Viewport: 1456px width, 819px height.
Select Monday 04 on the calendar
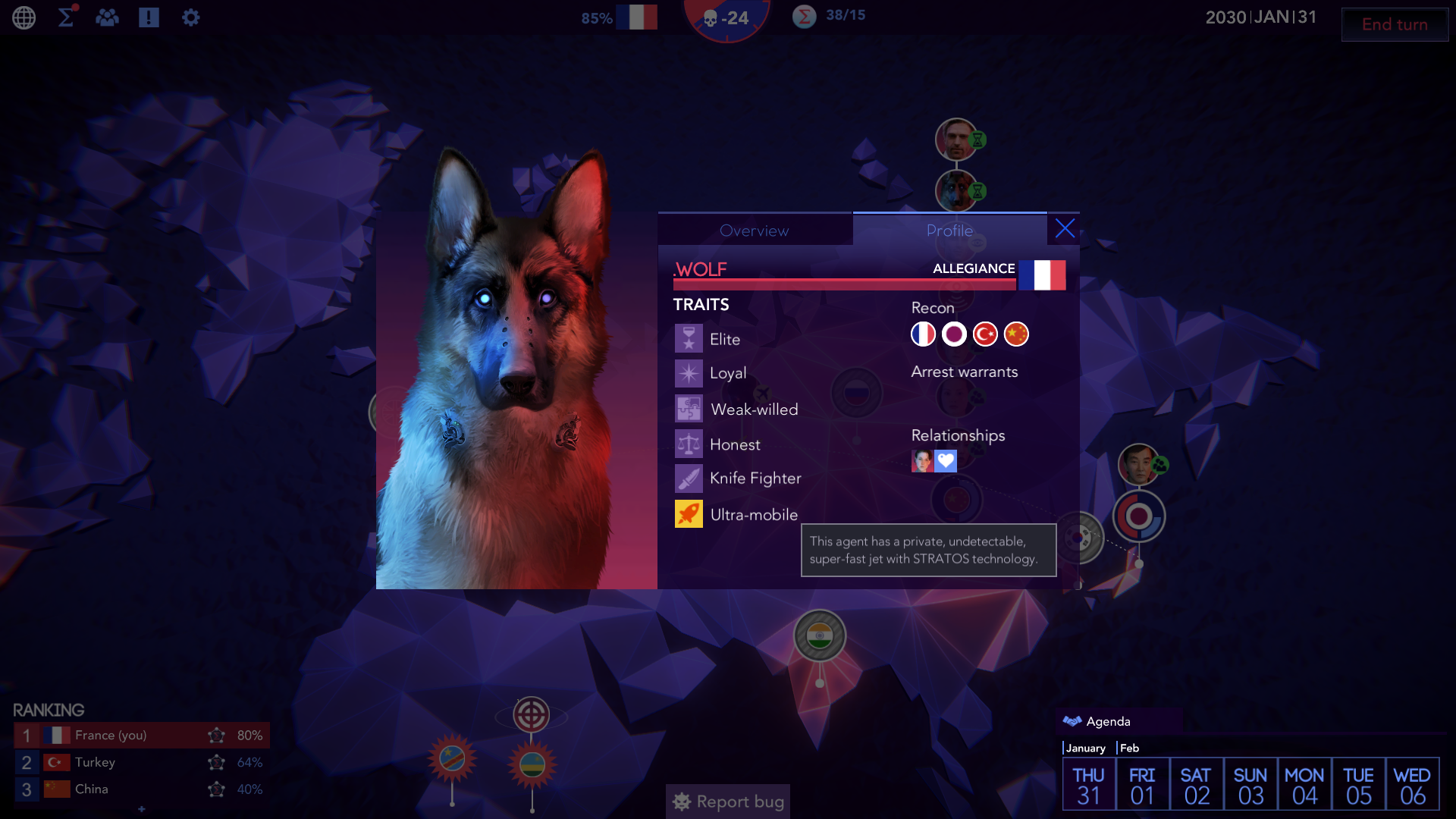coord(1304,785)
